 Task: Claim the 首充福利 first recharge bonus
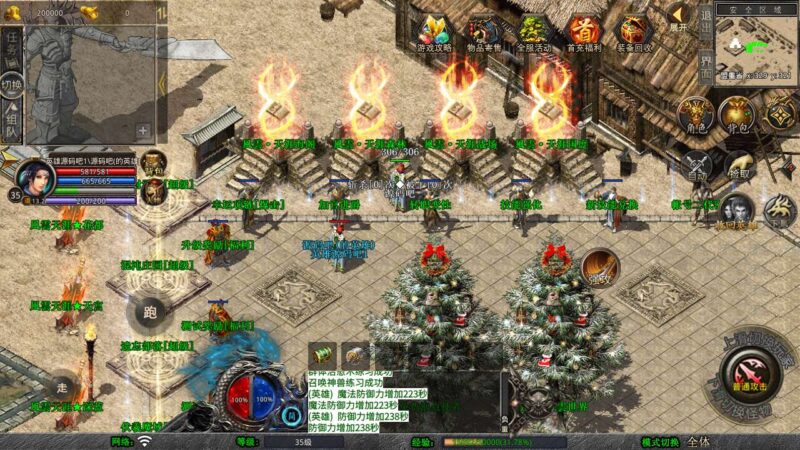(x=583, y=33)
